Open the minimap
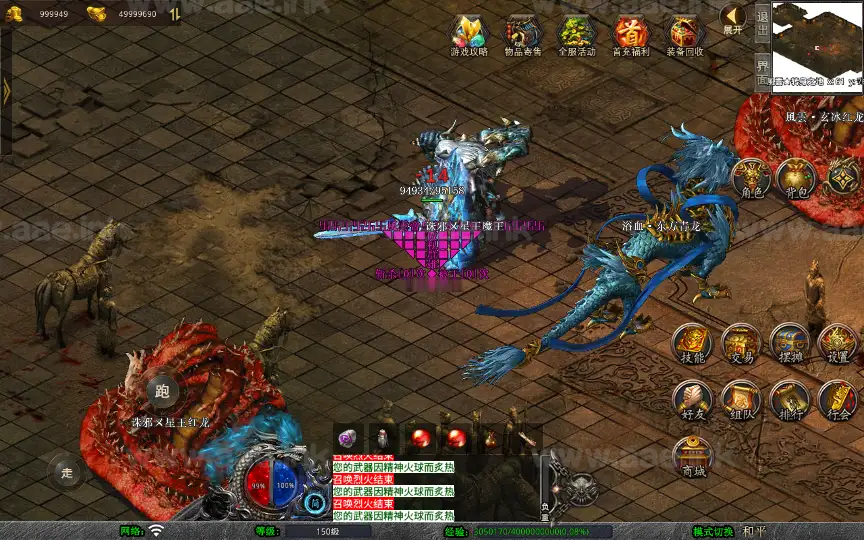The width and height of the screenshot is (864, 540). click(x=817, y=46)
